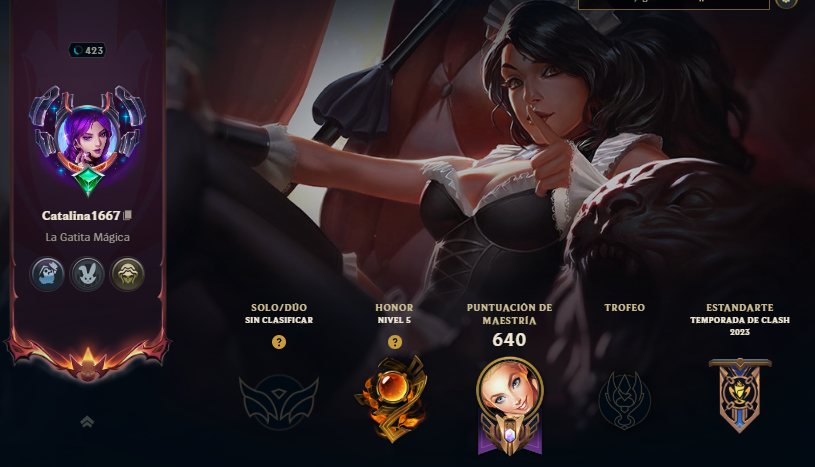Screen dimensions: 815x467
Task: Select the rabbit challenge token
Action: (87, 273)
